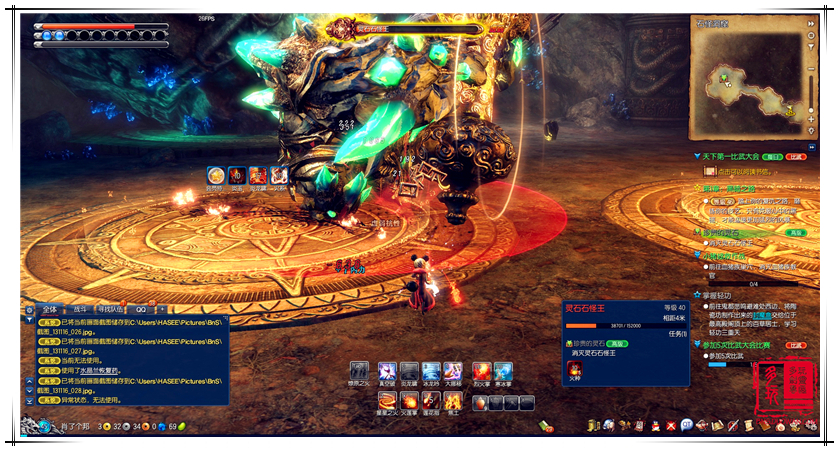Viewport: 839px width, 451px height.
Task: Cast the 莲花指 skill
Action: pos(431,402)
